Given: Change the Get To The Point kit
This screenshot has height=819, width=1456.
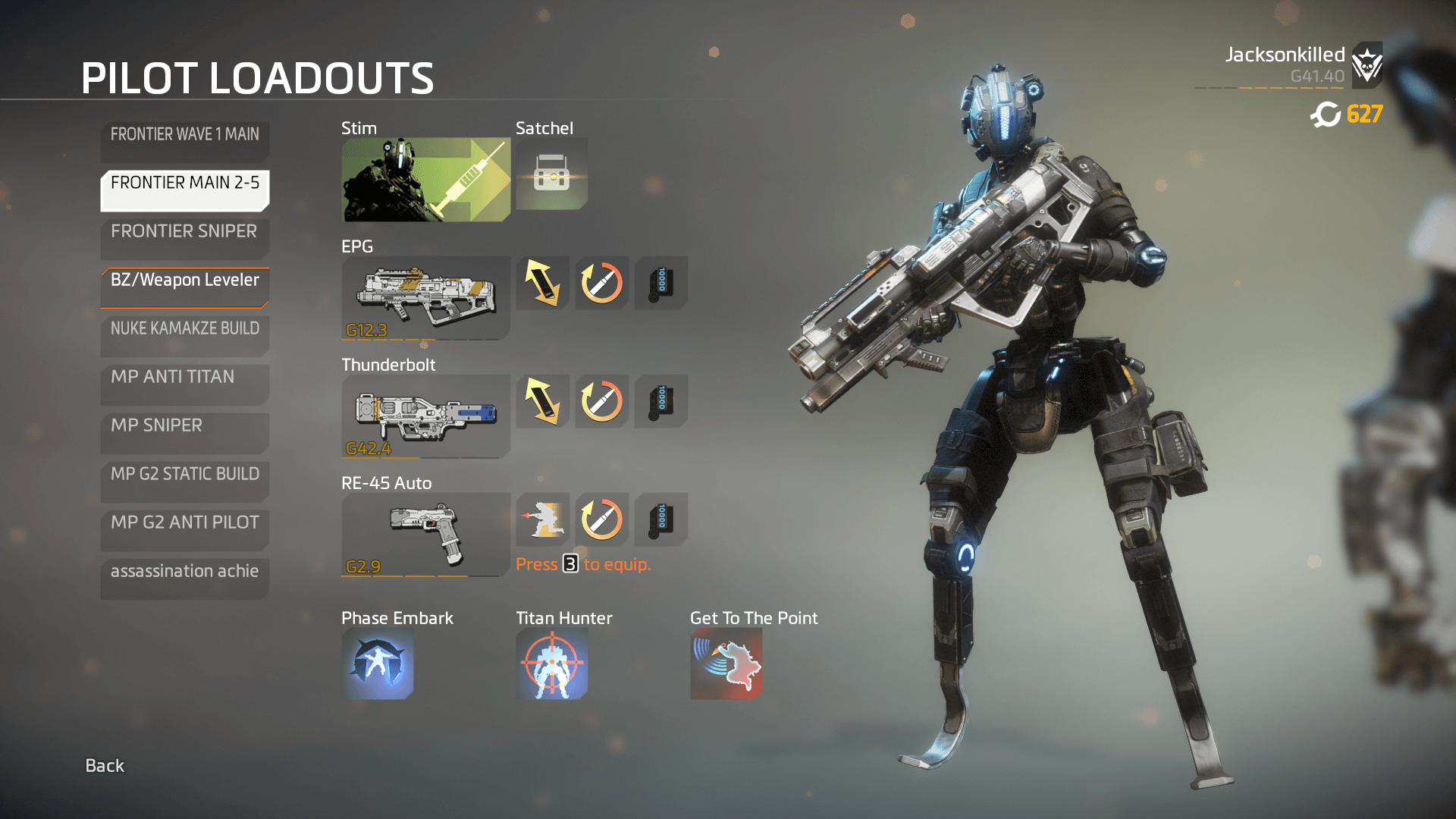Looking at the screenshot, I should [x=726, y=664].
